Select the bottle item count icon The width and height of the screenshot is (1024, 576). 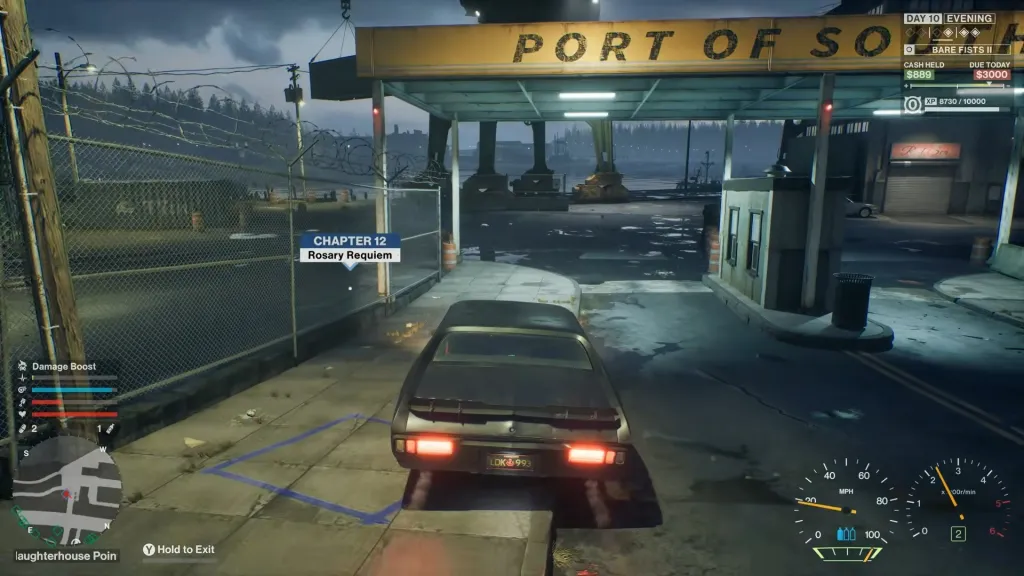(x=110, y=428)
